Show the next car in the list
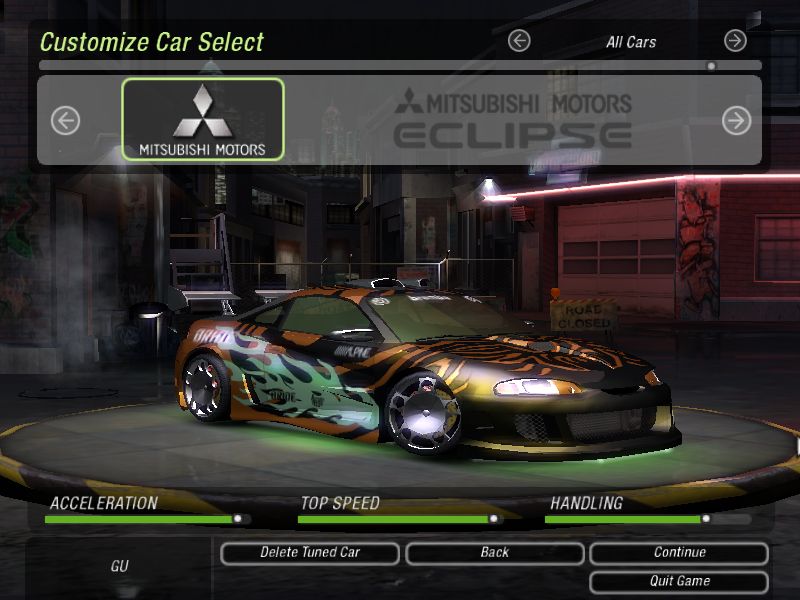The image size is (800, 600). [736, 121]
